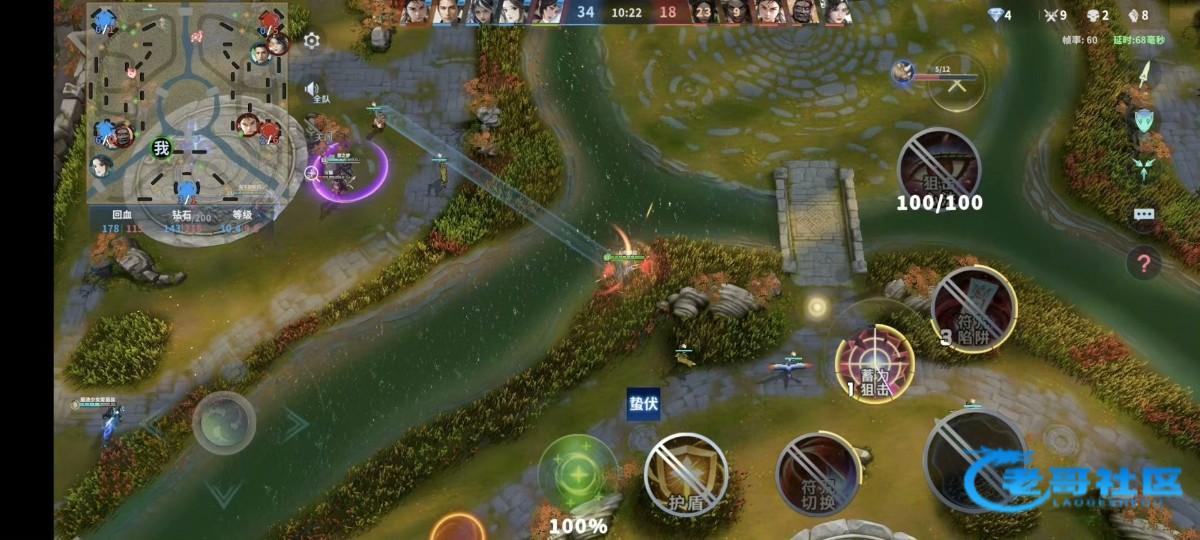Open the red question mark help
The width and height of the screenshot is (1200, 540).
coord(1143,264)
